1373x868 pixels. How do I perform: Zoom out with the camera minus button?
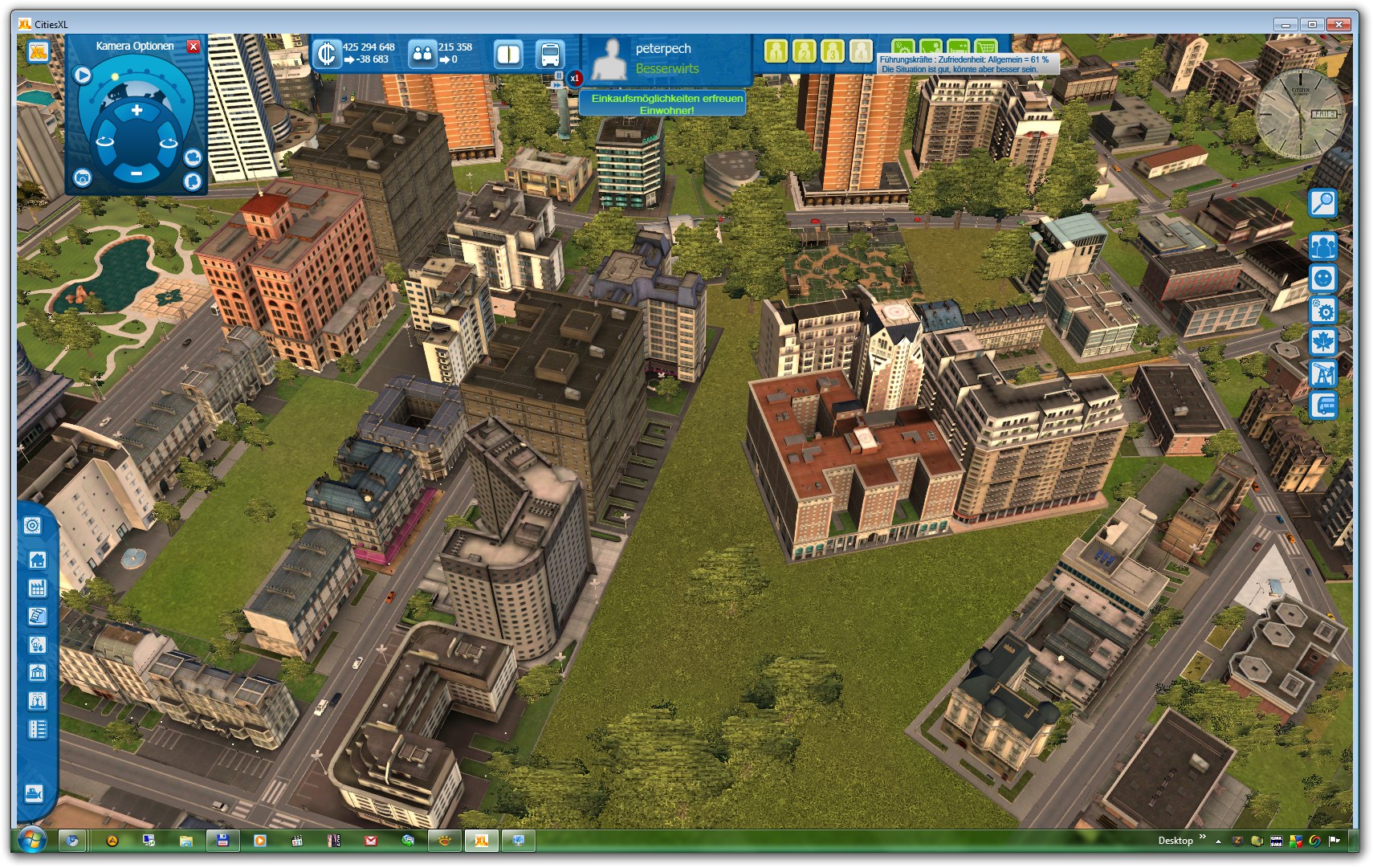point(136,173)
